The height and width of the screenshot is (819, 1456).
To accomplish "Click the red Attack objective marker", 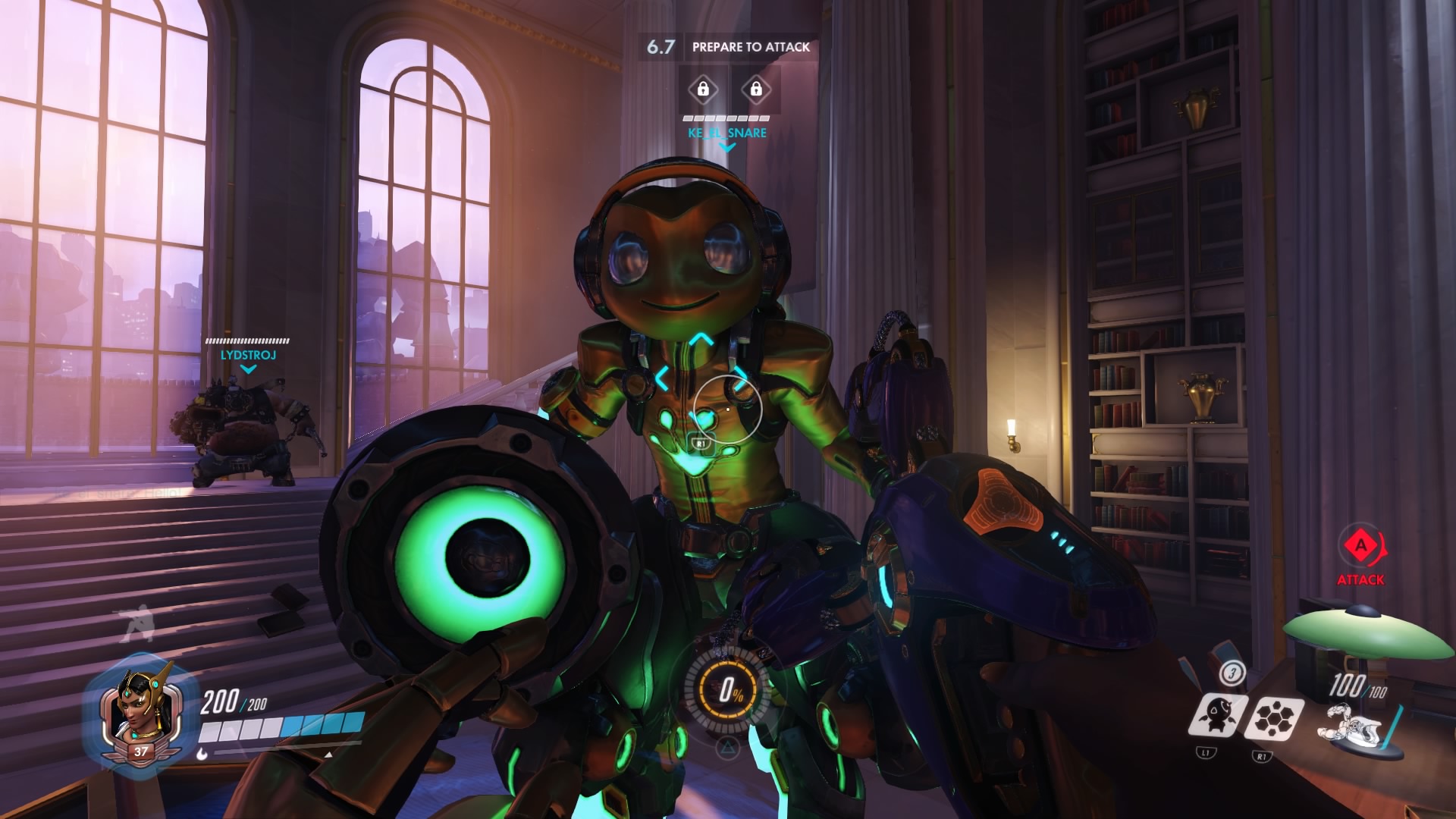I will click(1360, 546).
